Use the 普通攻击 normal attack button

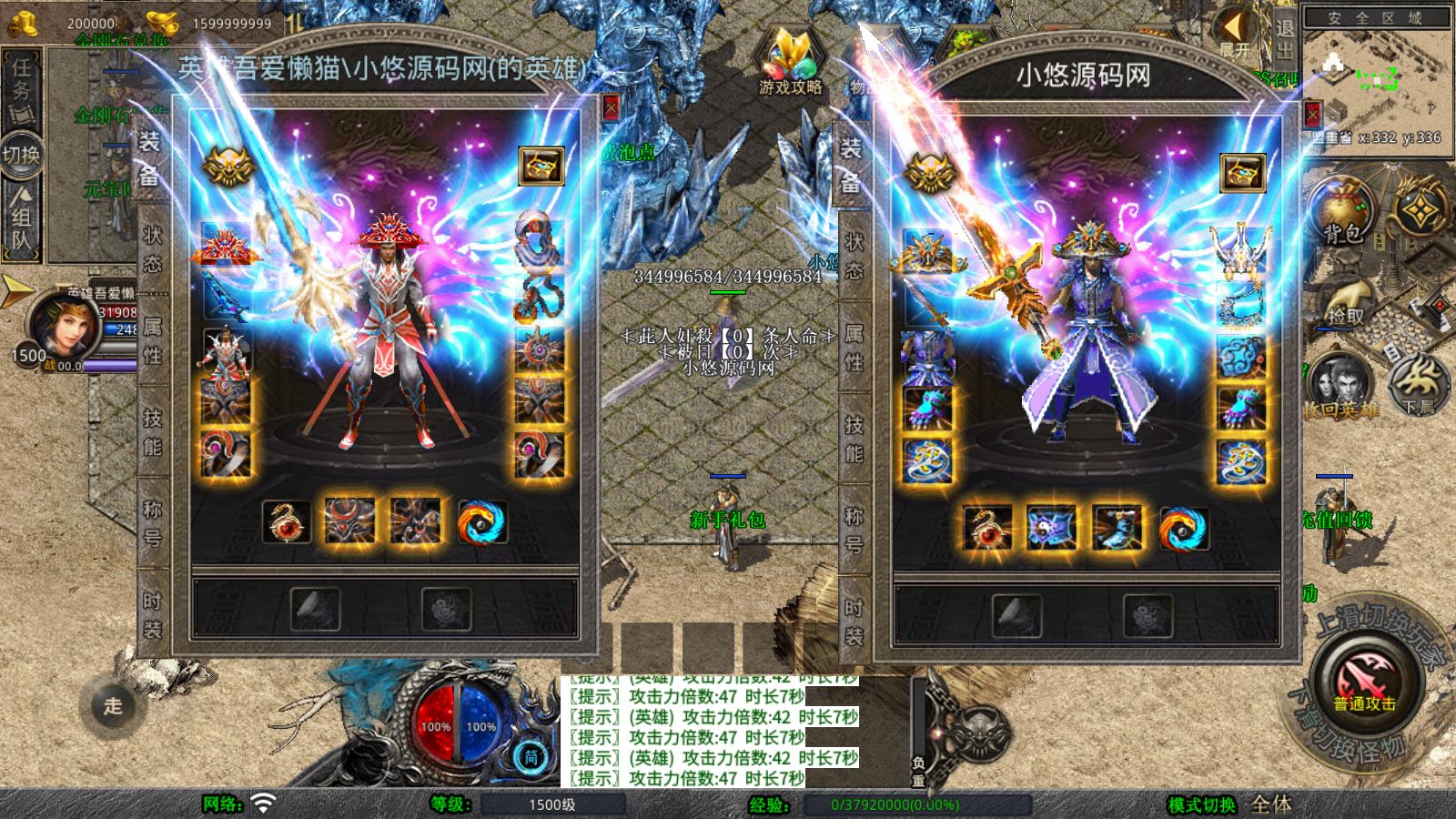click(x=1365, y=682)
